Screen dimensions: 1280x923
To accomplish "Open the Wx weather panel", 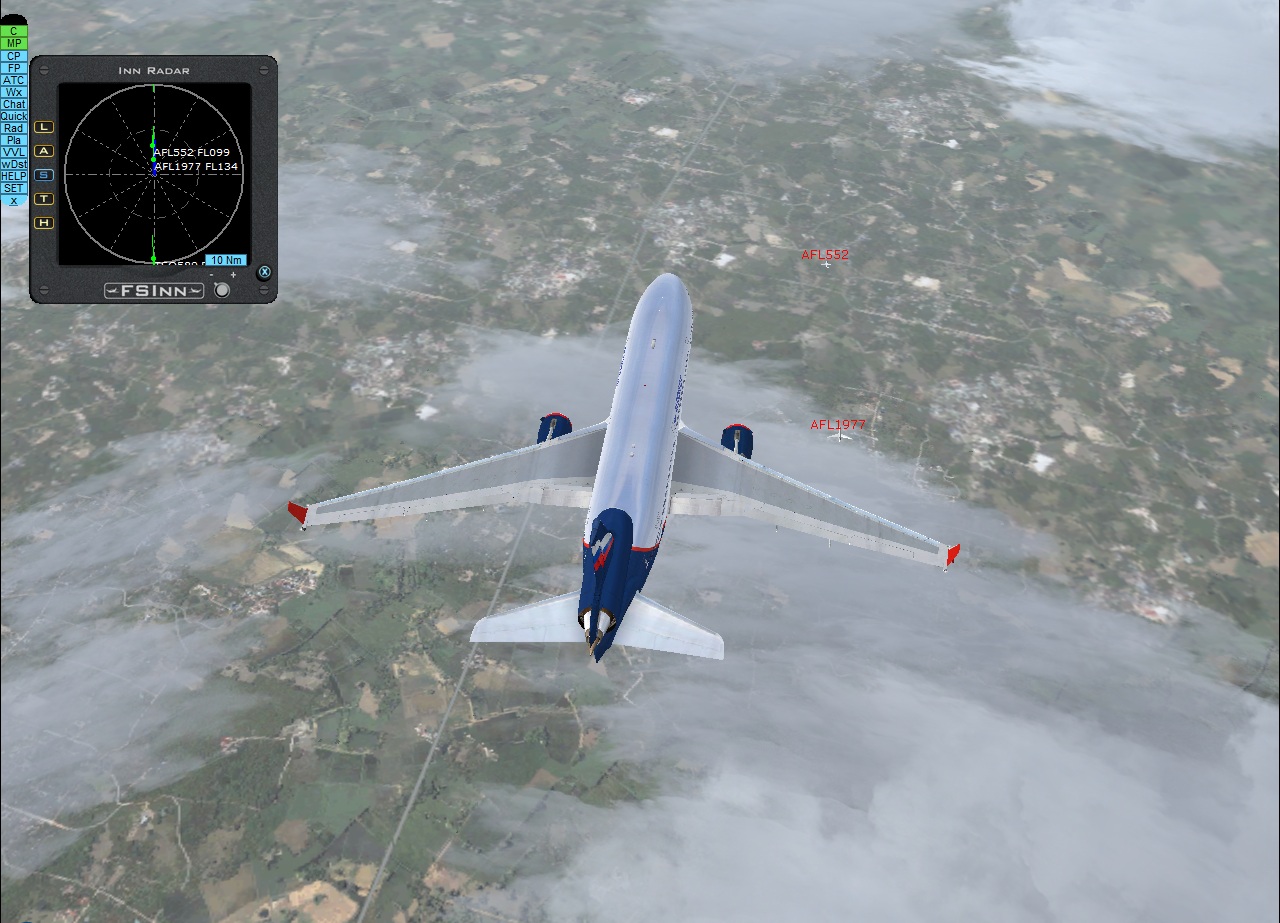I will coord(14,92).
